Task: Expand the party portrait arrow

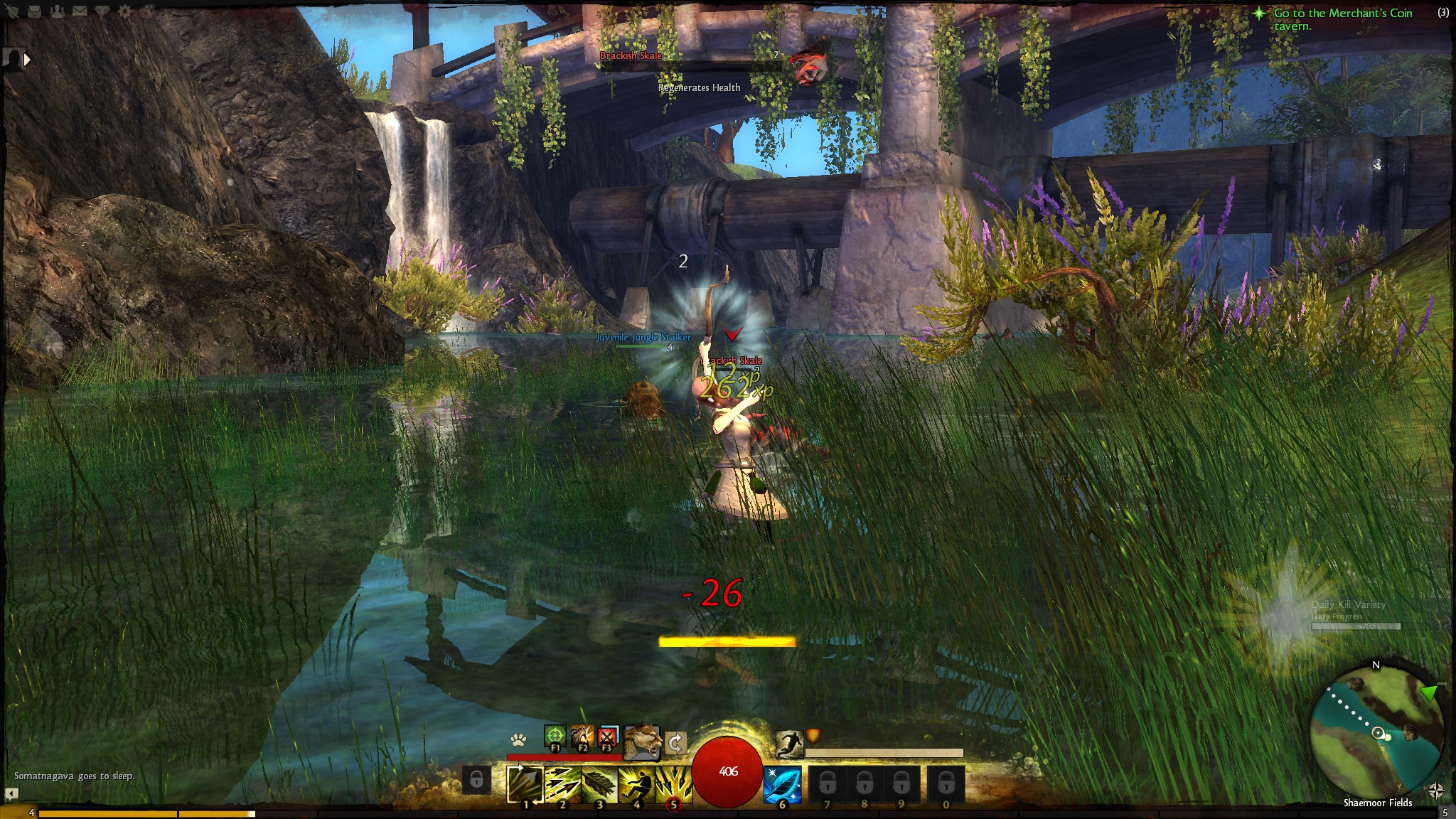Action: [27, 60]
